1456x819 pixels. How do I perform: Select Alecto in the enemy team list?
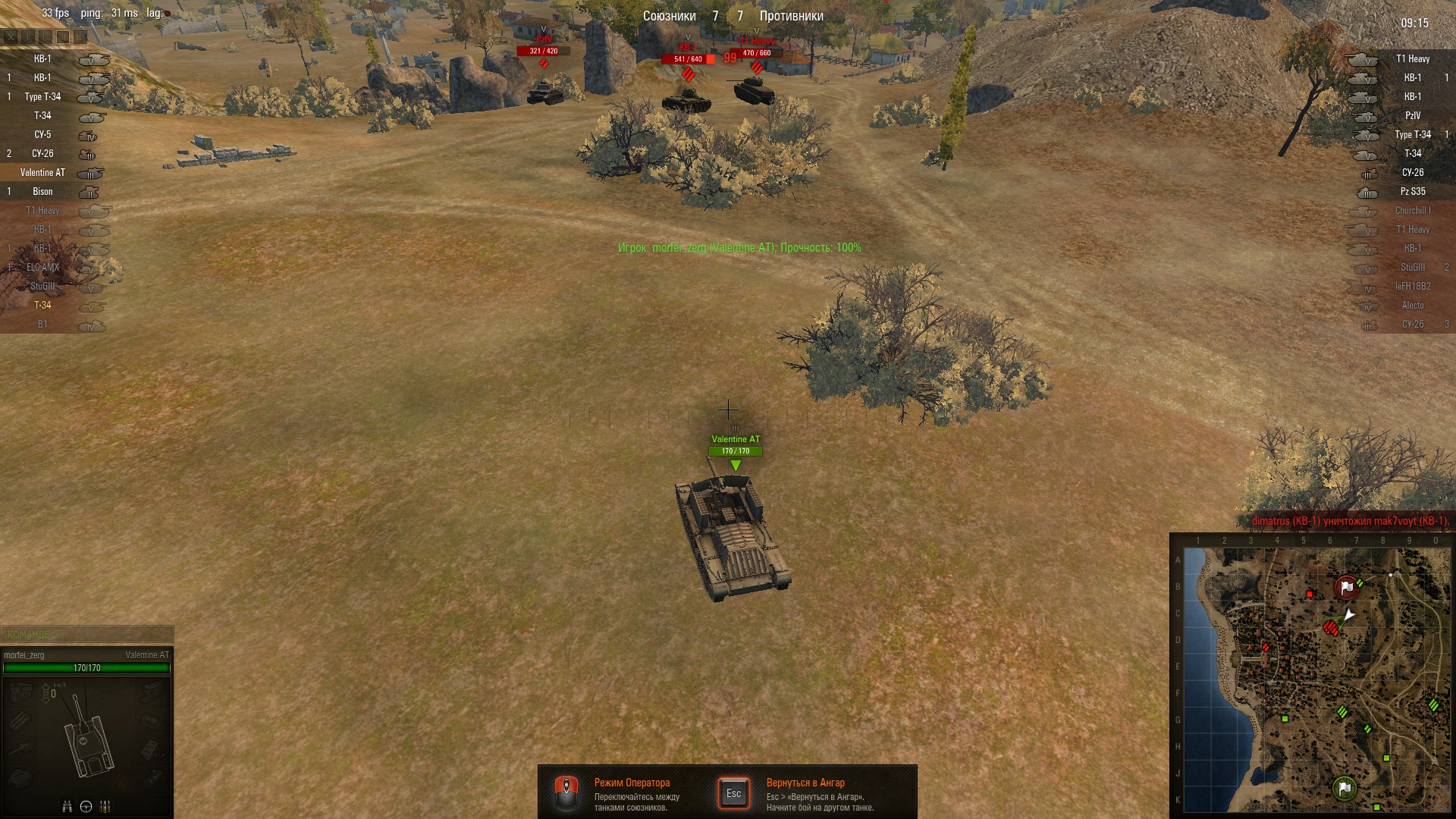point(1412,306)
